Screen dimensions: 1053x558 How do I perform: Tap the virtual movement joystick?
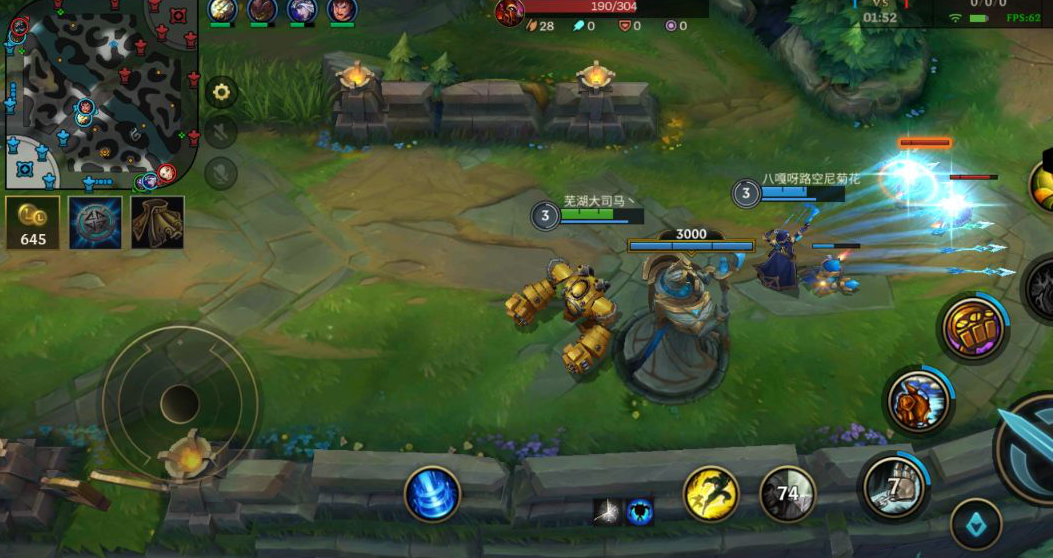(180, 403)
